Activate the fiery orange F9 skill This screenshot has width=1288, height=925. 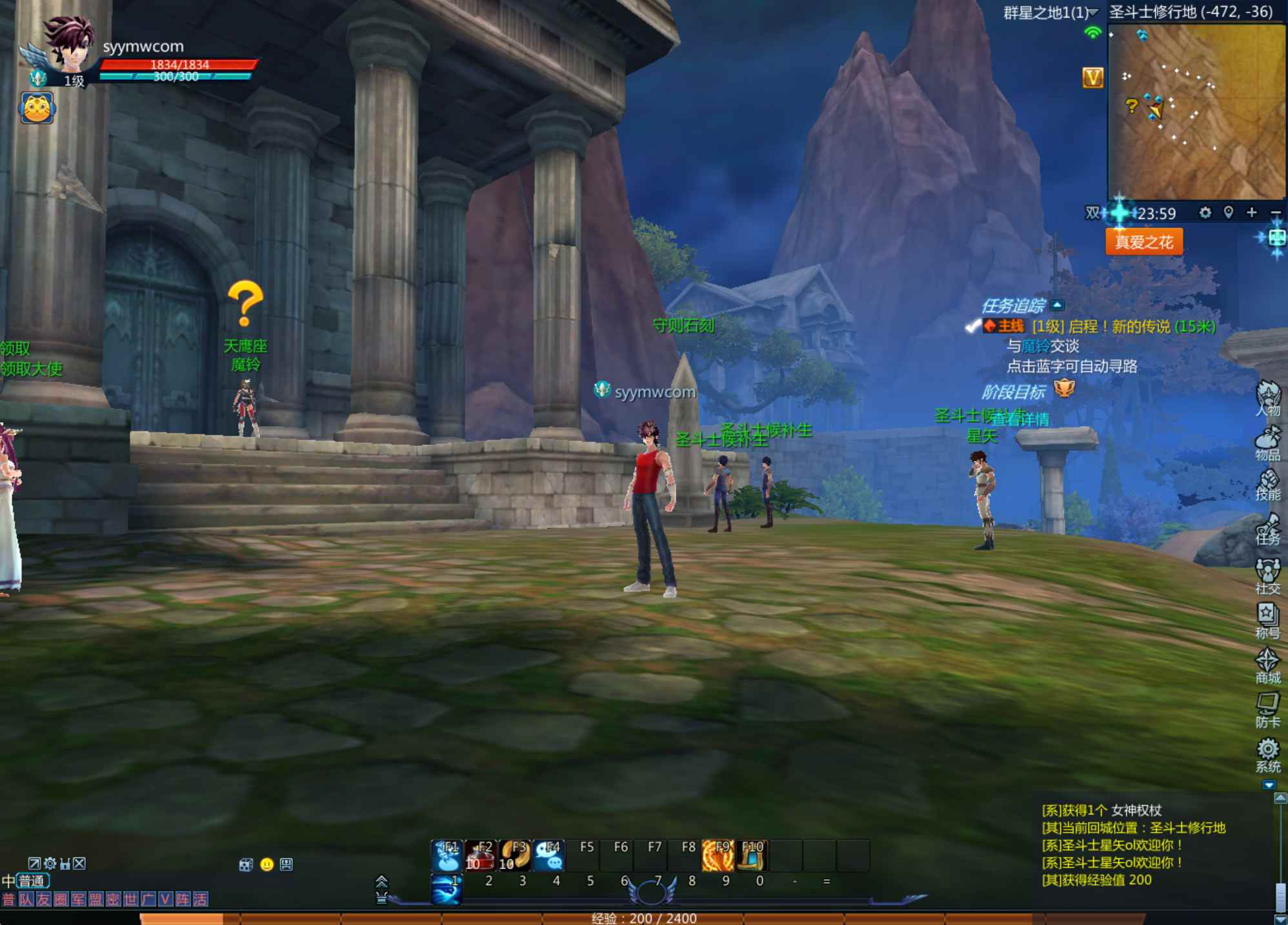[718, 855]
